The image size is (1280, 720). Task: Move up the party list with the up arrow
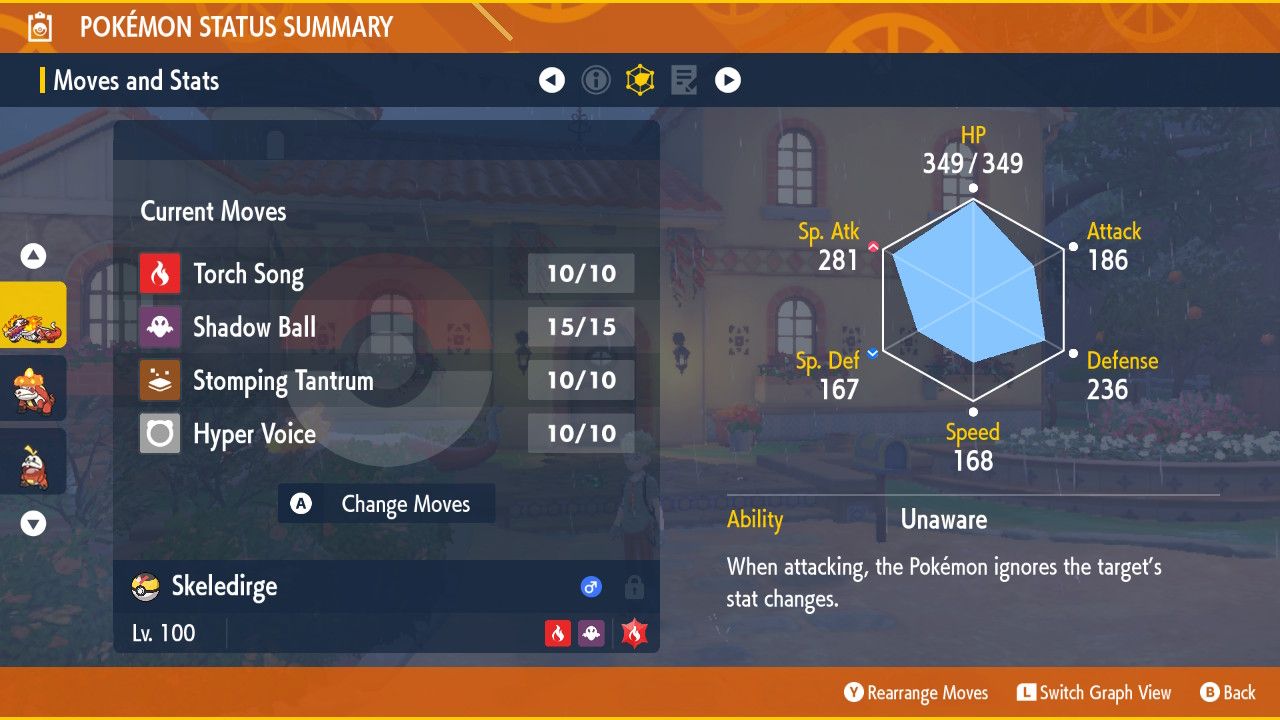(34, 257)
